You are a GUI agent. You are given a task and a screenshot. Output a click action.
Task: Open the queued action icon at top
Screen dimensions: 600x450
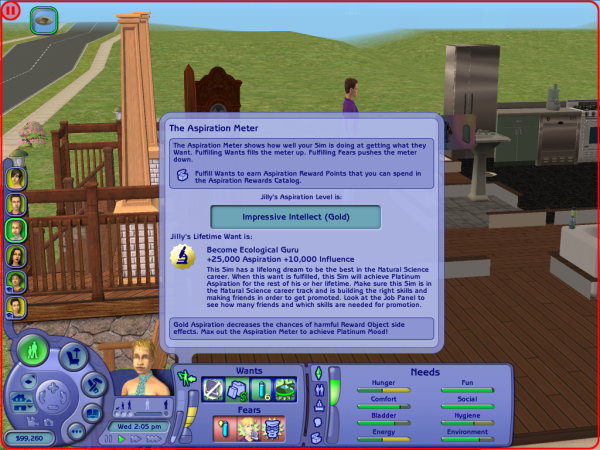[45, 18]
